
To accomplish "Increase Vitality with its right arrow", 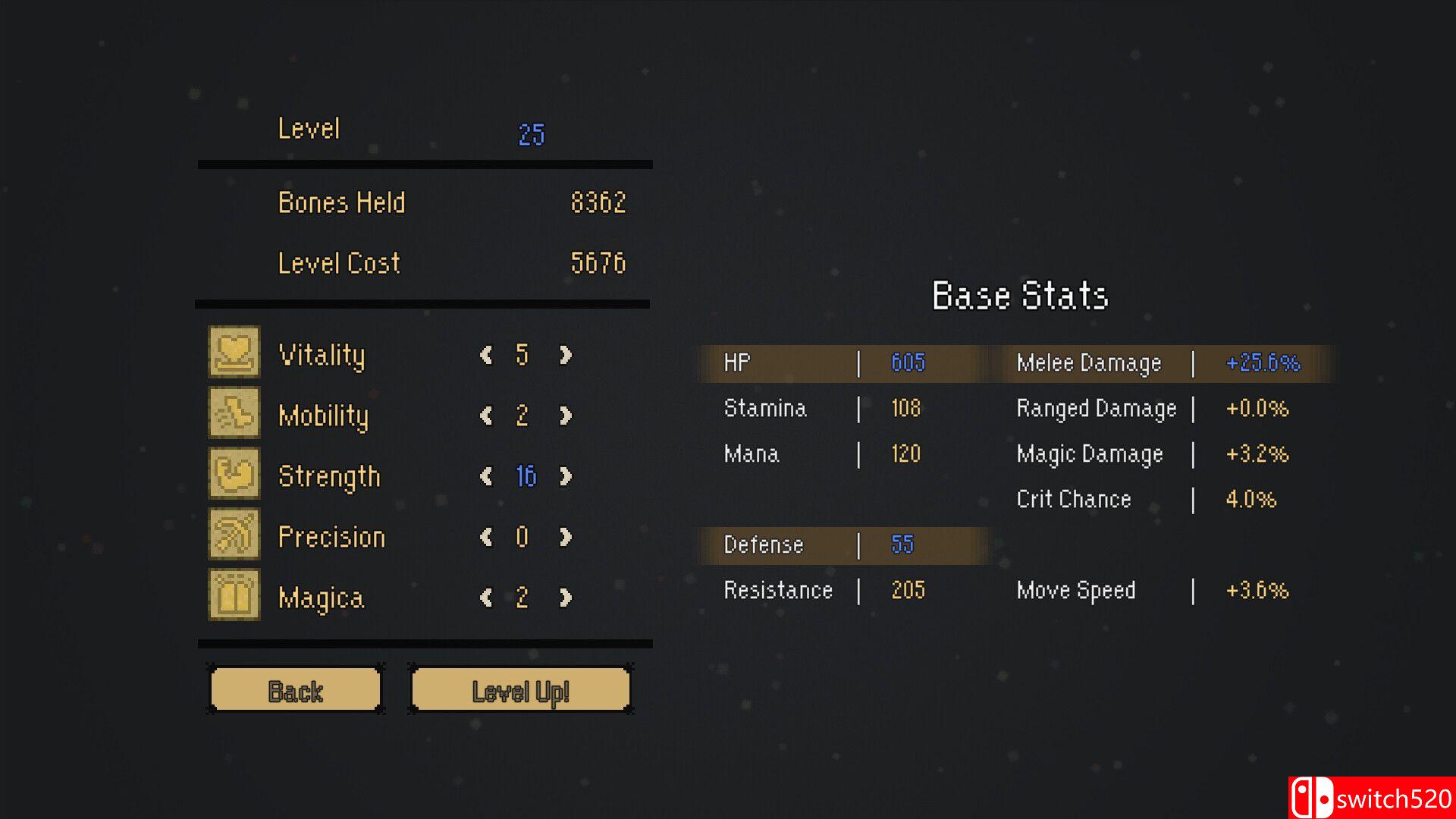I will point(565,355).
